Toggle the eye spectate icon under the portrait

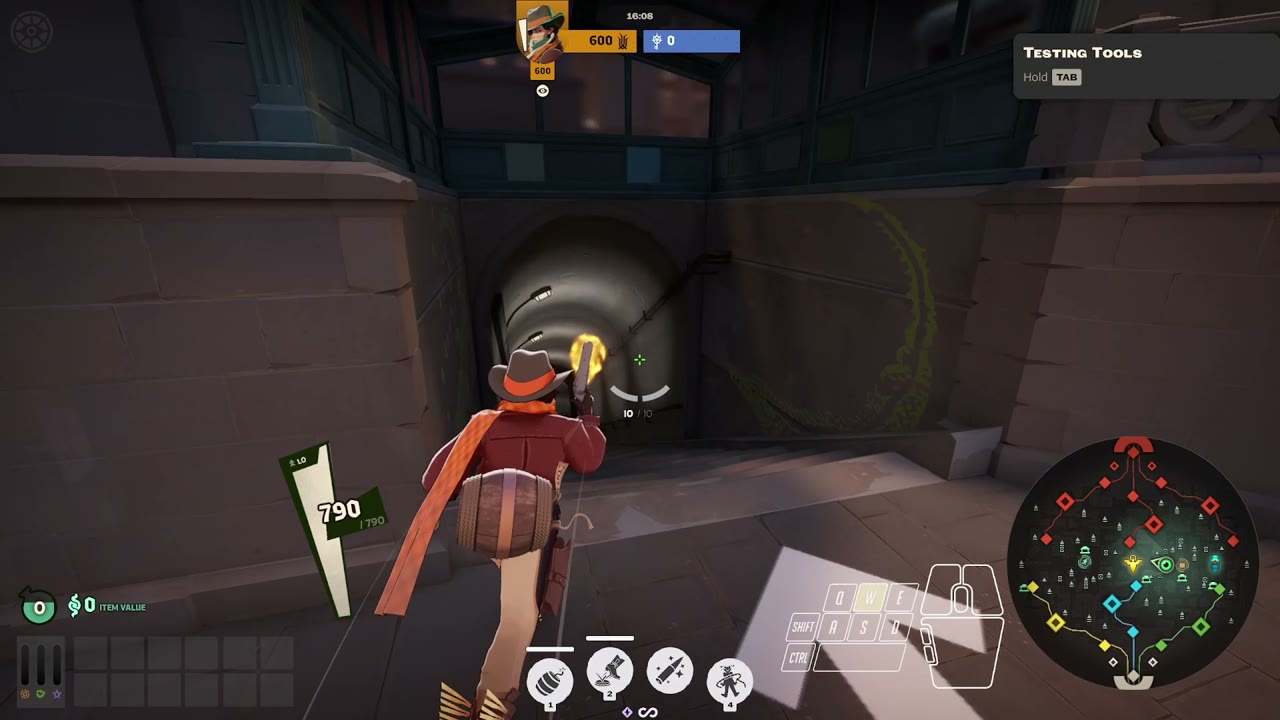pyautogui.click(x=542, y=90)
